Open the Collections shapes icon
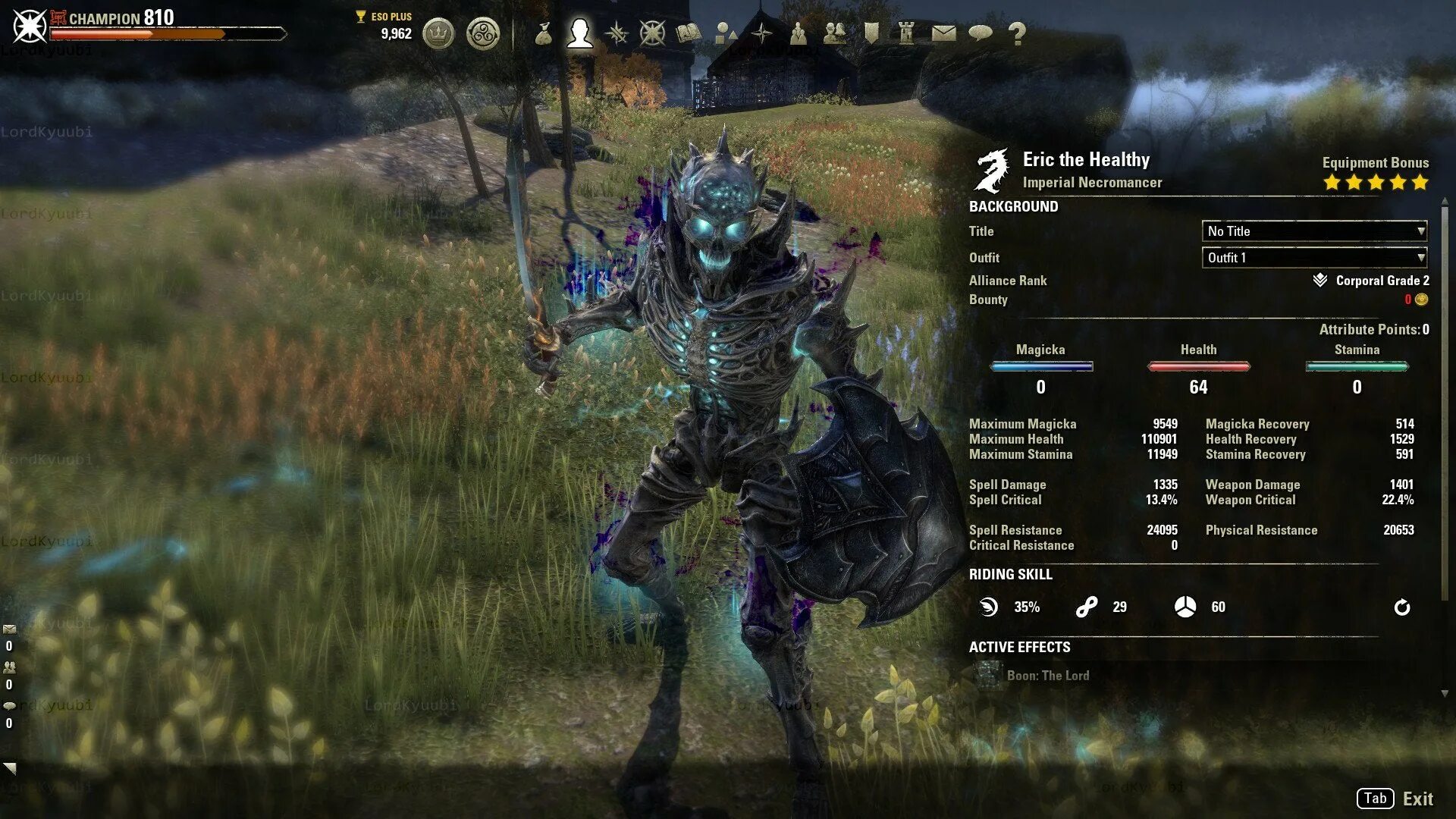 726,33
